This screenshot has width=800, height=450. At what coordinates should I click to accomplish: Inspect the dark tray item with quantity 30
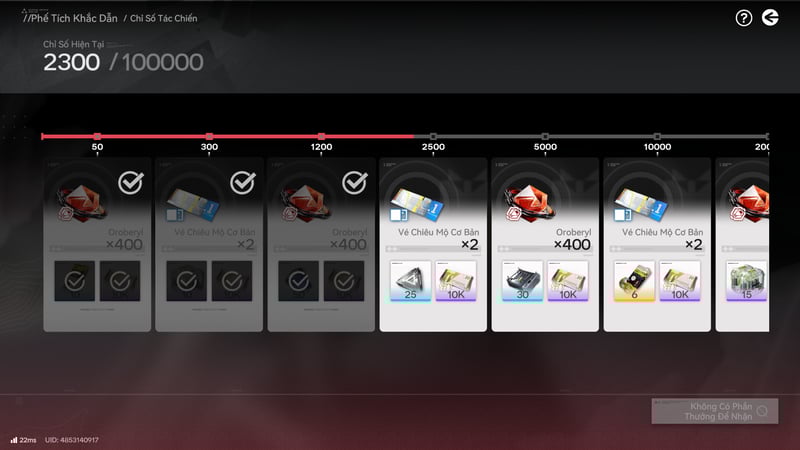tap(522, 281)
